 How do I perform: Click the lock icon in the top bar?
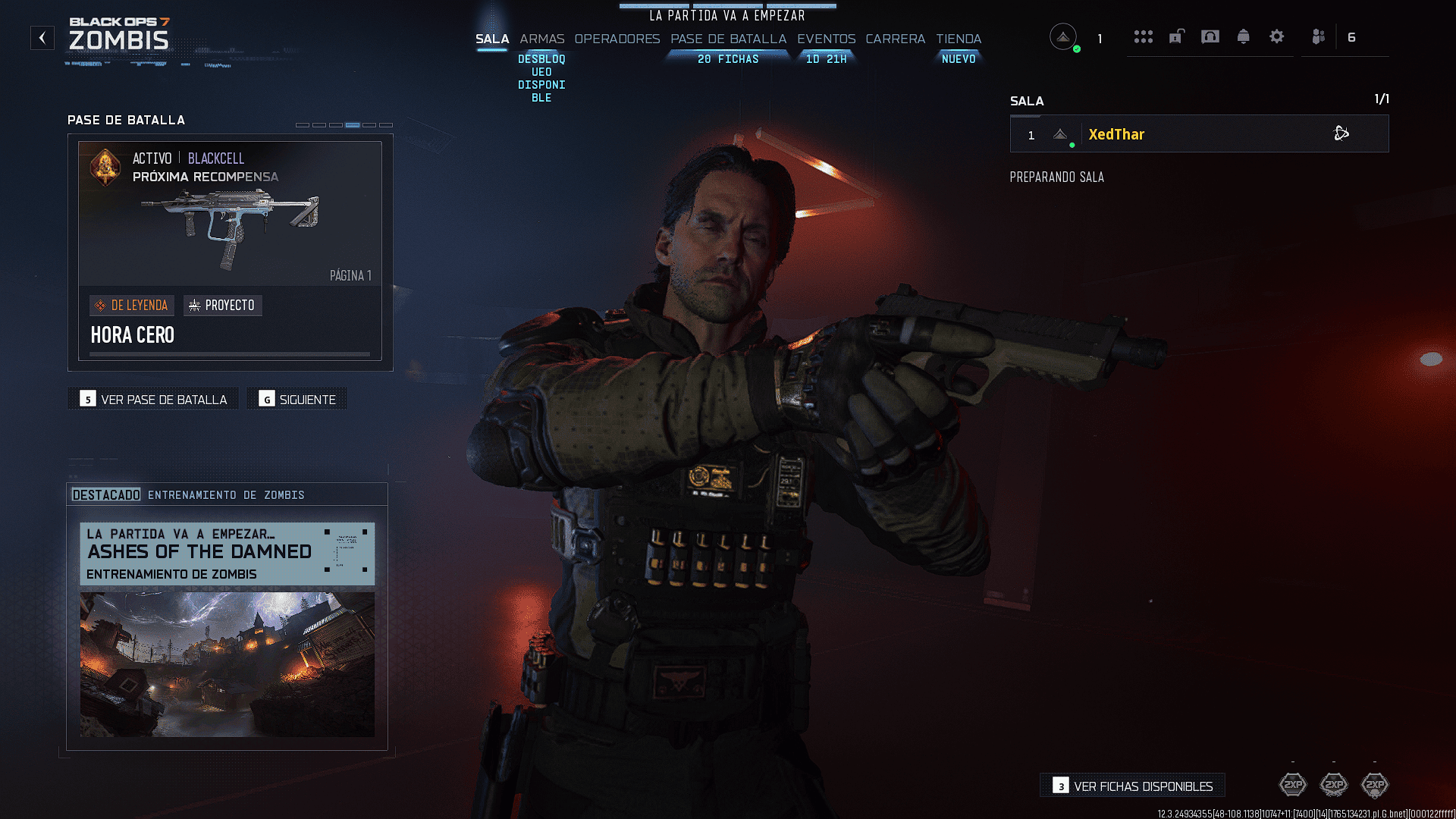coord(1176,36)
